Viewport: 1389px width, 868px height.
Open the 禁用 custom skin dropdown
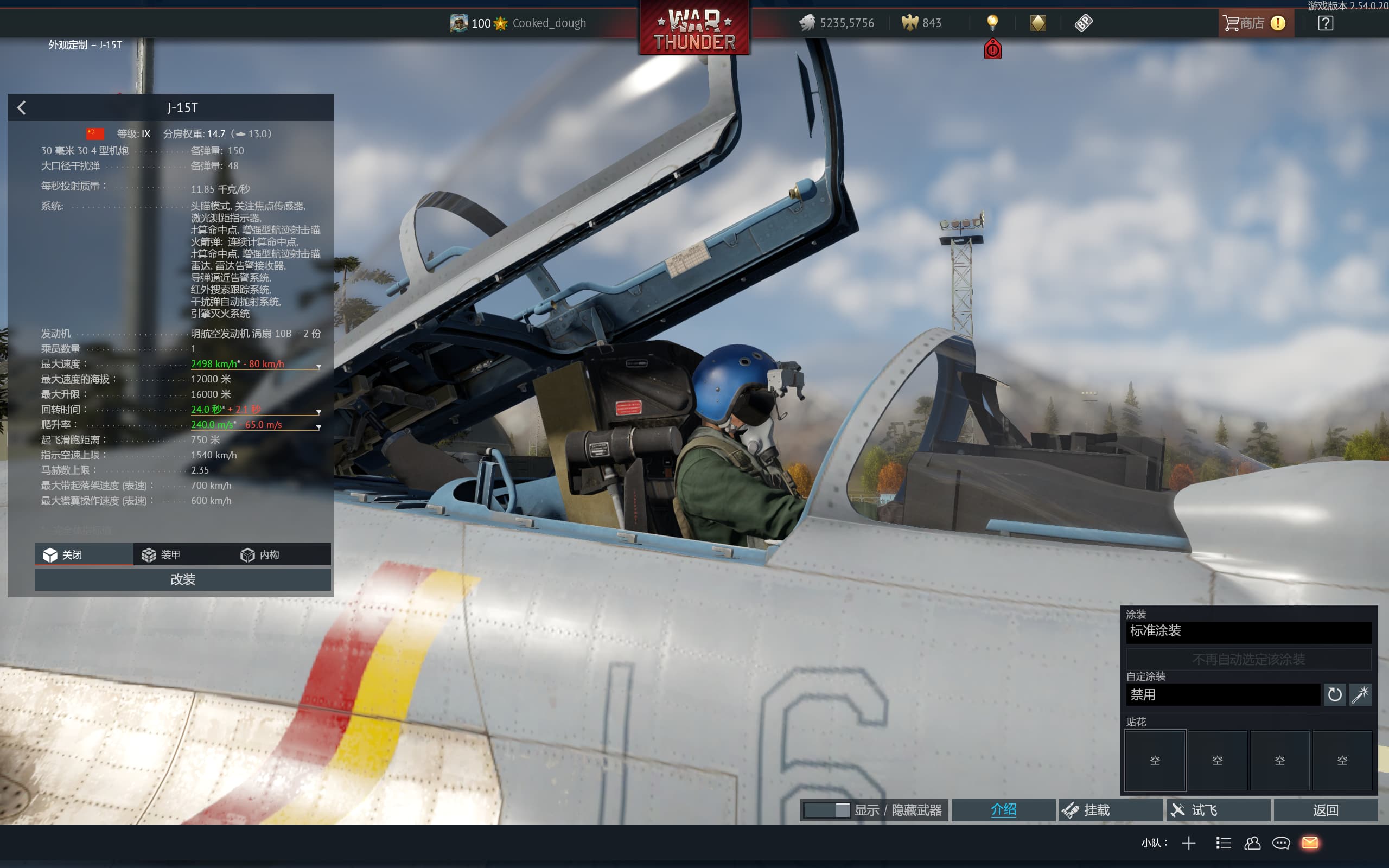click(1222, 694)
